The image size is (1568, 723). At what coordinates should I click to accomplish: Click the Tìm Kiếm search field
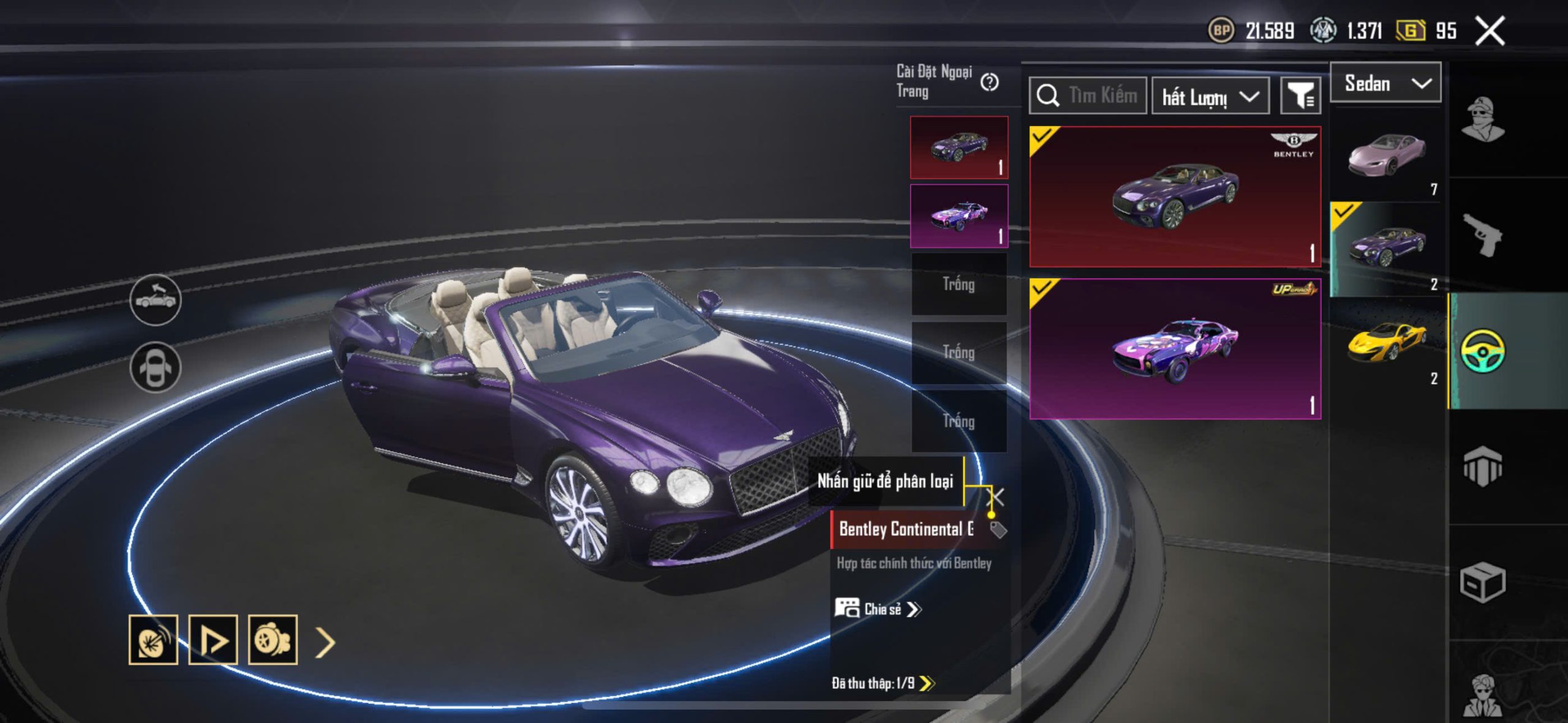click(x=1088, y=96)
